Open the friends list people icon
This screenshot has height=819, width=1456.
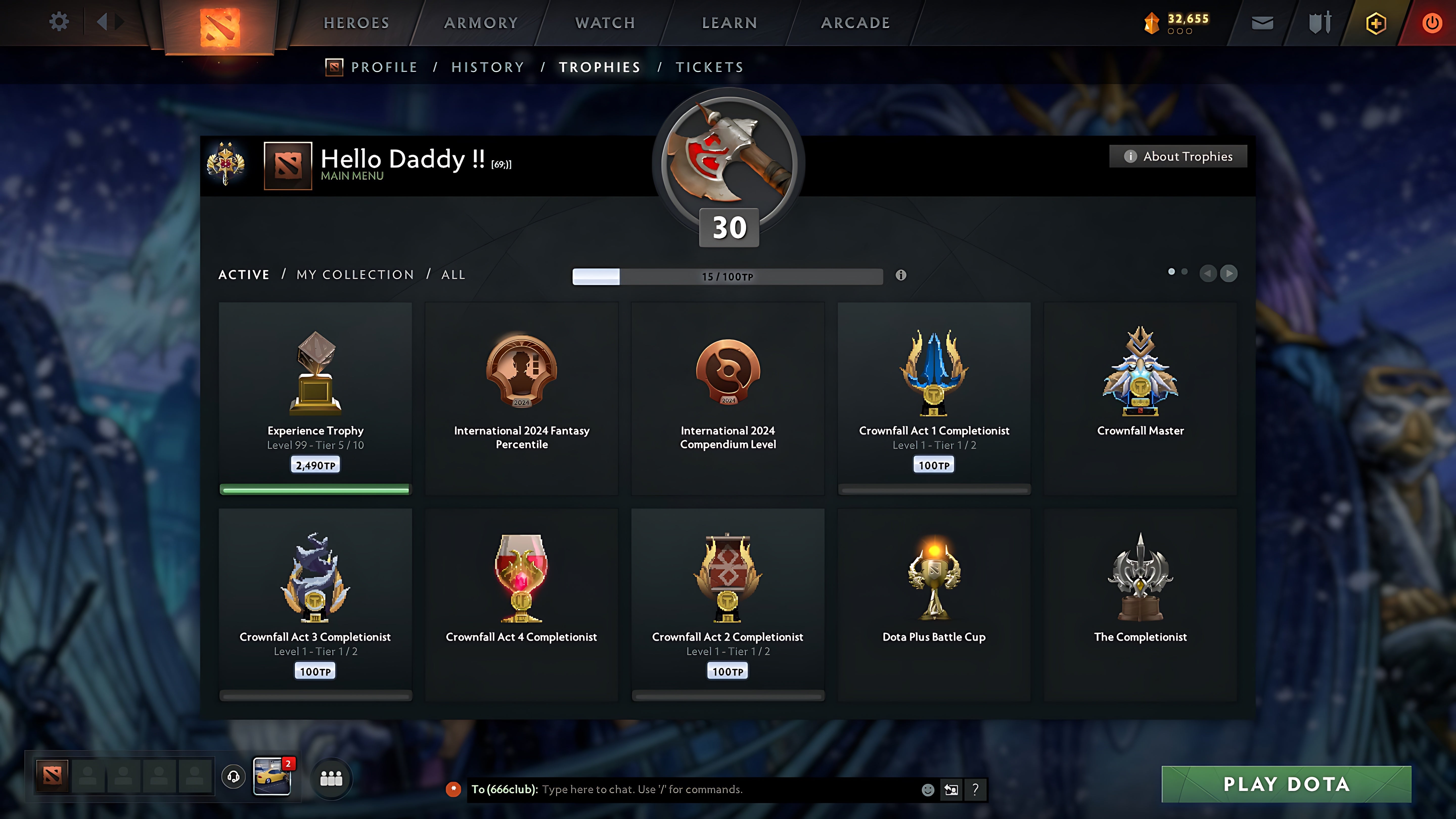tap(332, 778)
